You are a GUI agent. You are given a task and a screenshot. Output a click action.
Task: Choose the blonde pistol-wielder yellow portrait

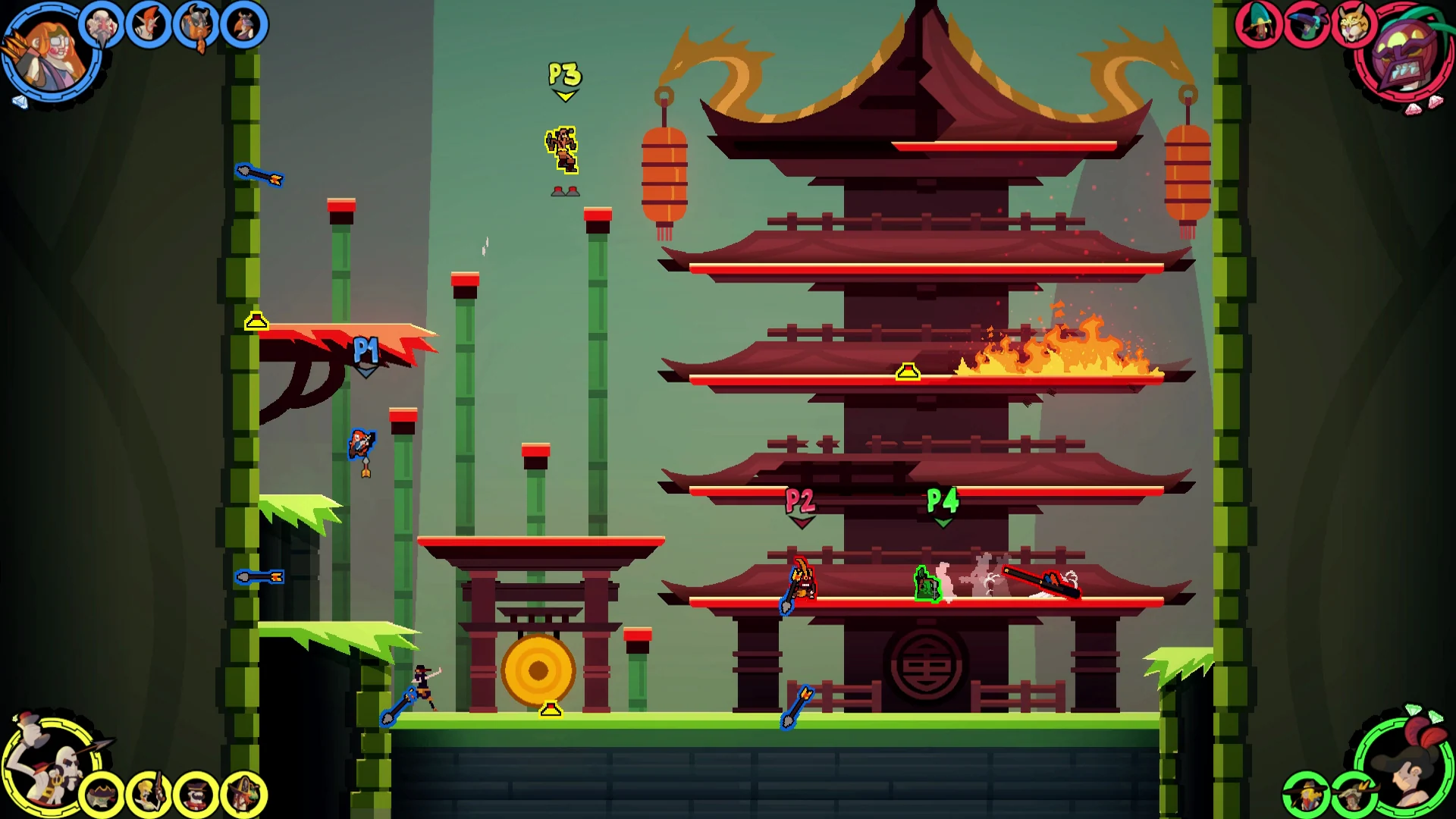point(149,795)
